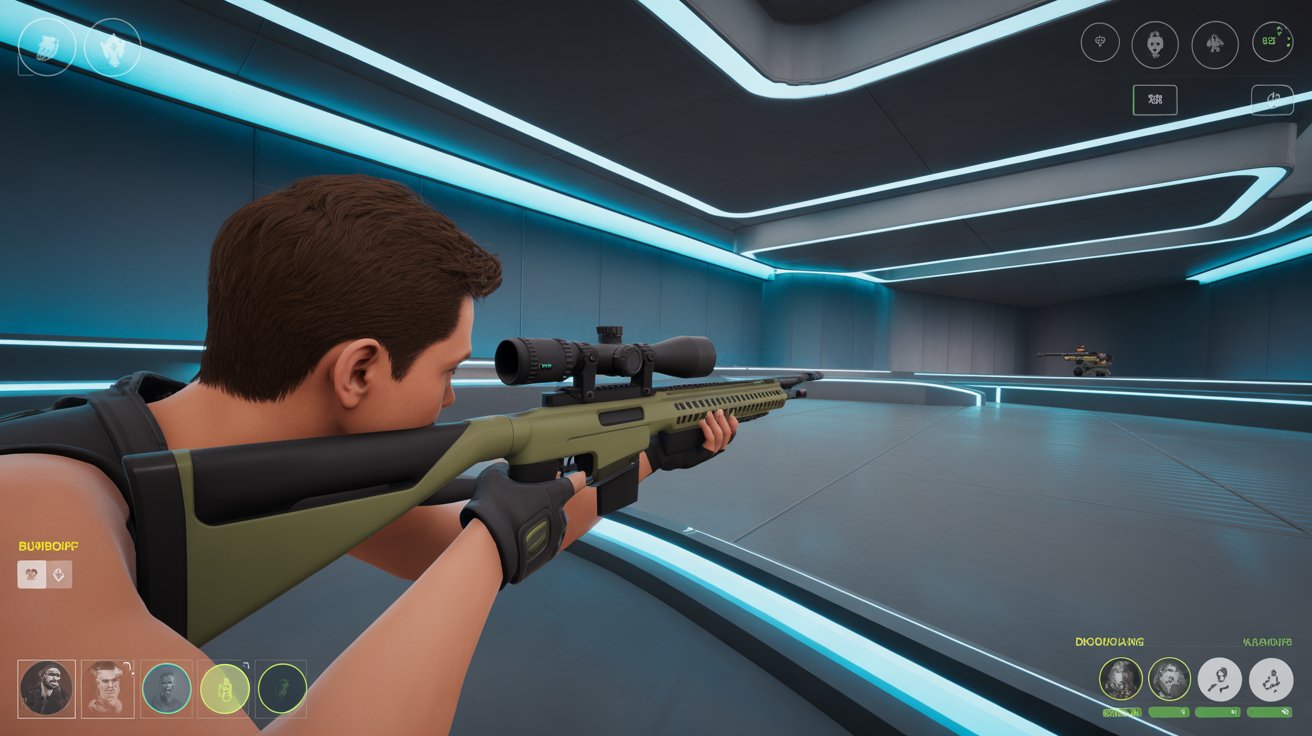Select the DIODUOANG squad label
Image resolution: width=1312 pixels, height=736 pixels.
tap(1109, 642)
